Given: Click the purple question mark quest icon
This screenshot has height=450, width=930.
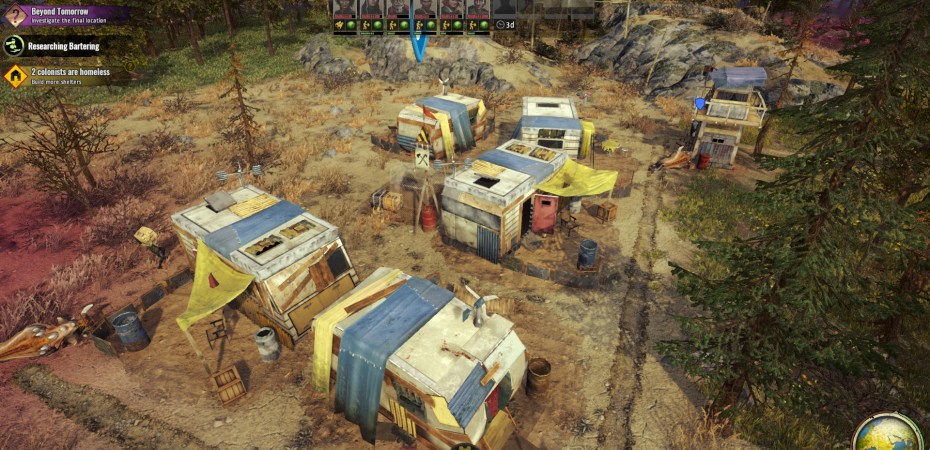Looking at the screenshot, I should tap(14, 14).
